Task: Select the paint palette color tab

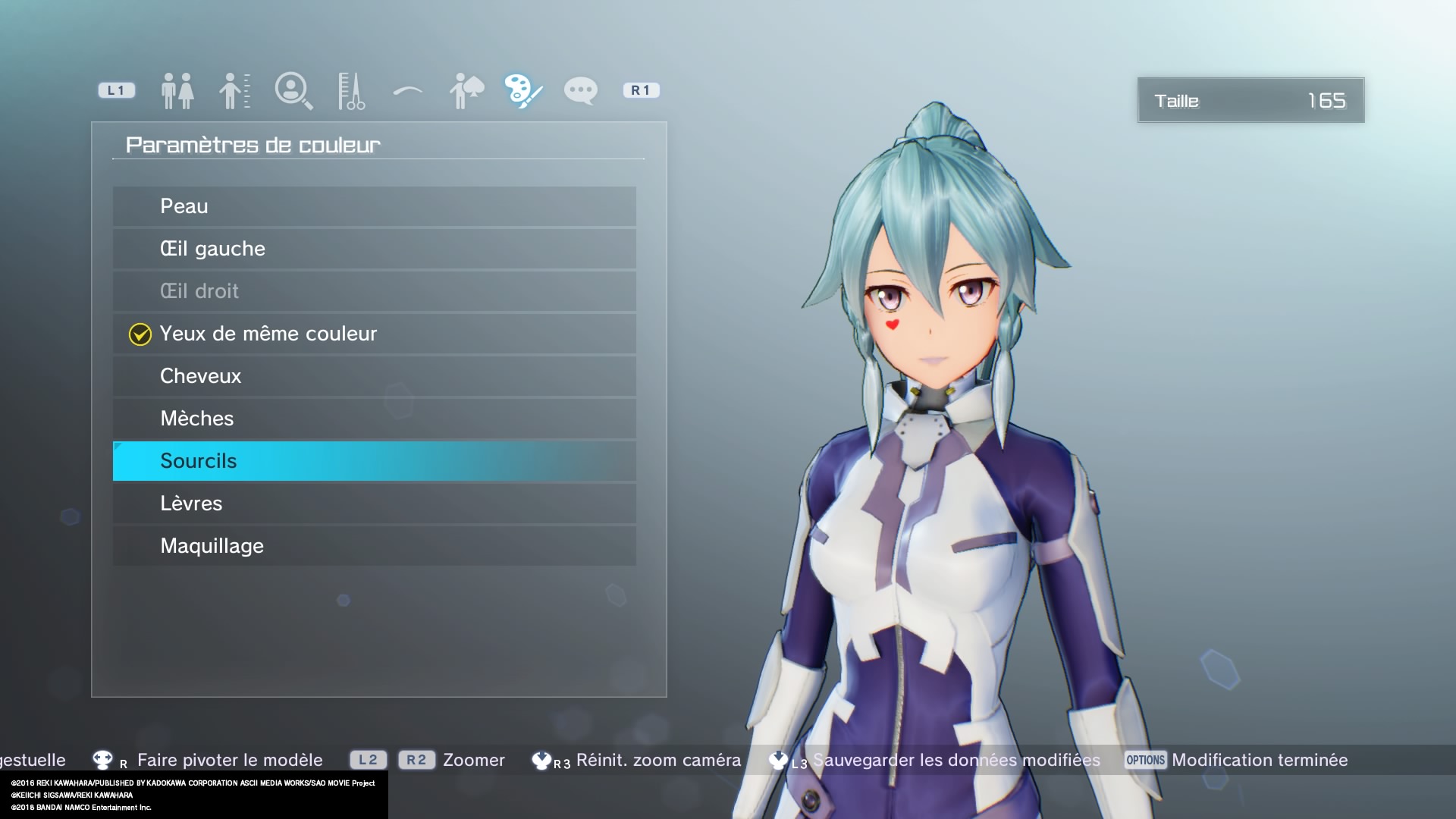Action: click(x=523, y=91)
